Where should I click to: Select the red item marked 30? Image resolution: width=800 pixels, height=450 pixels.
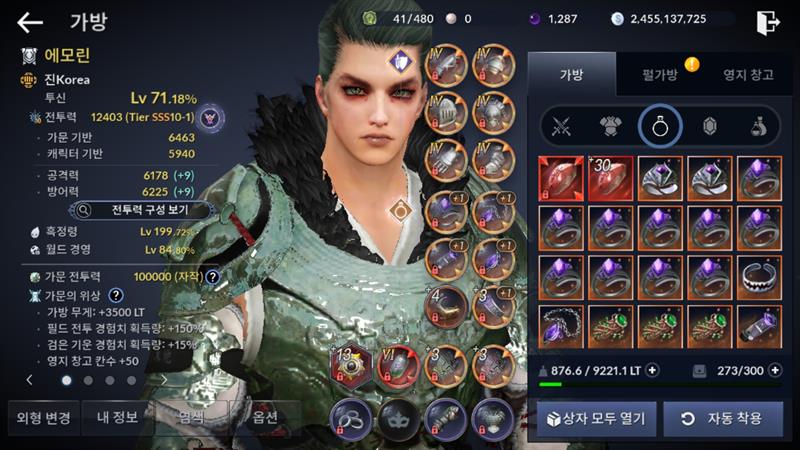[x=611, y=178]
